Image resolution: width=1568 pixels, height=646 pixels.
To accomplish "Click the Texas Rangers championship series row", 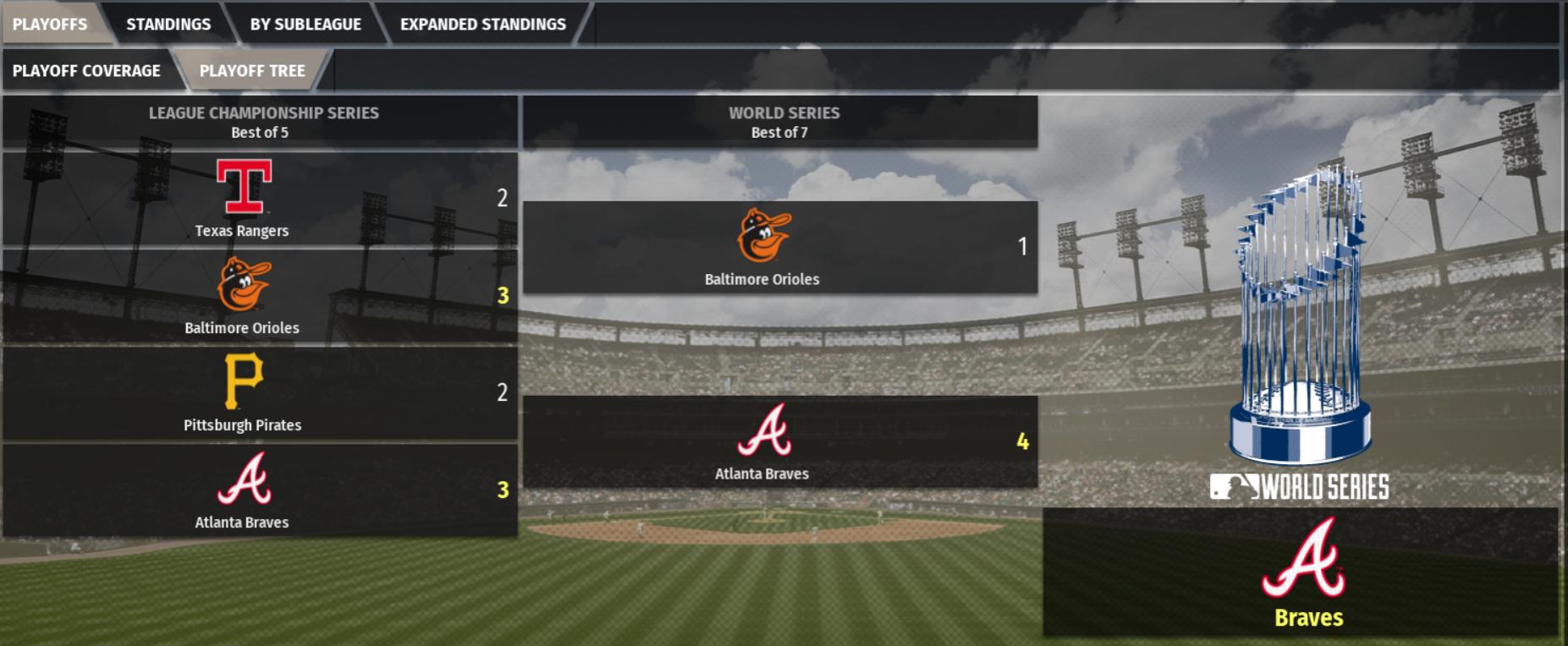I will [x=260, y=200].
